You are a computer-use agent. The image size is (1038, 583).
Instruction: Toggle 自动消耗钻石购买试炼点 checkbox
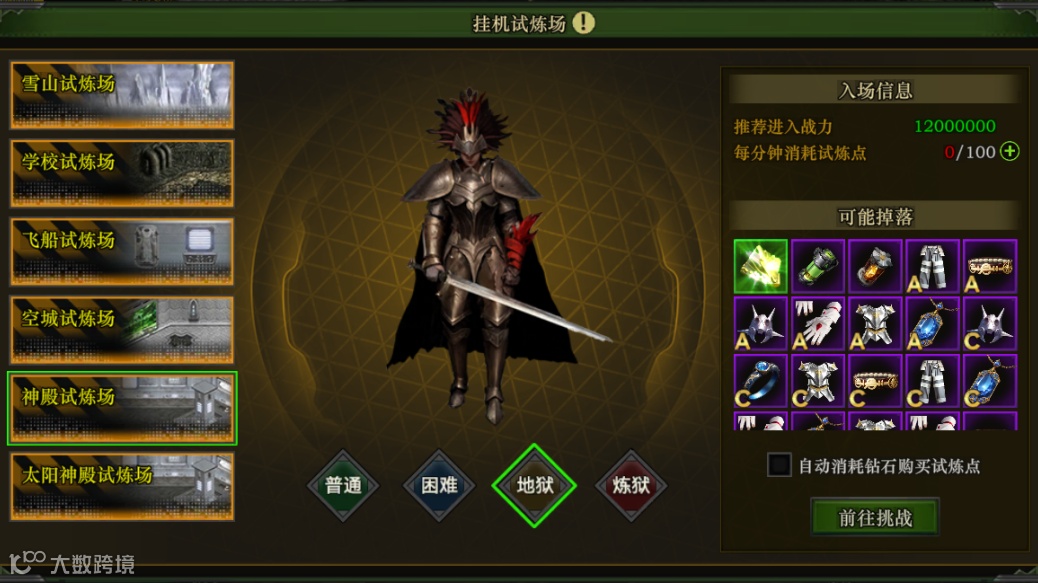[x=779, y=465]
